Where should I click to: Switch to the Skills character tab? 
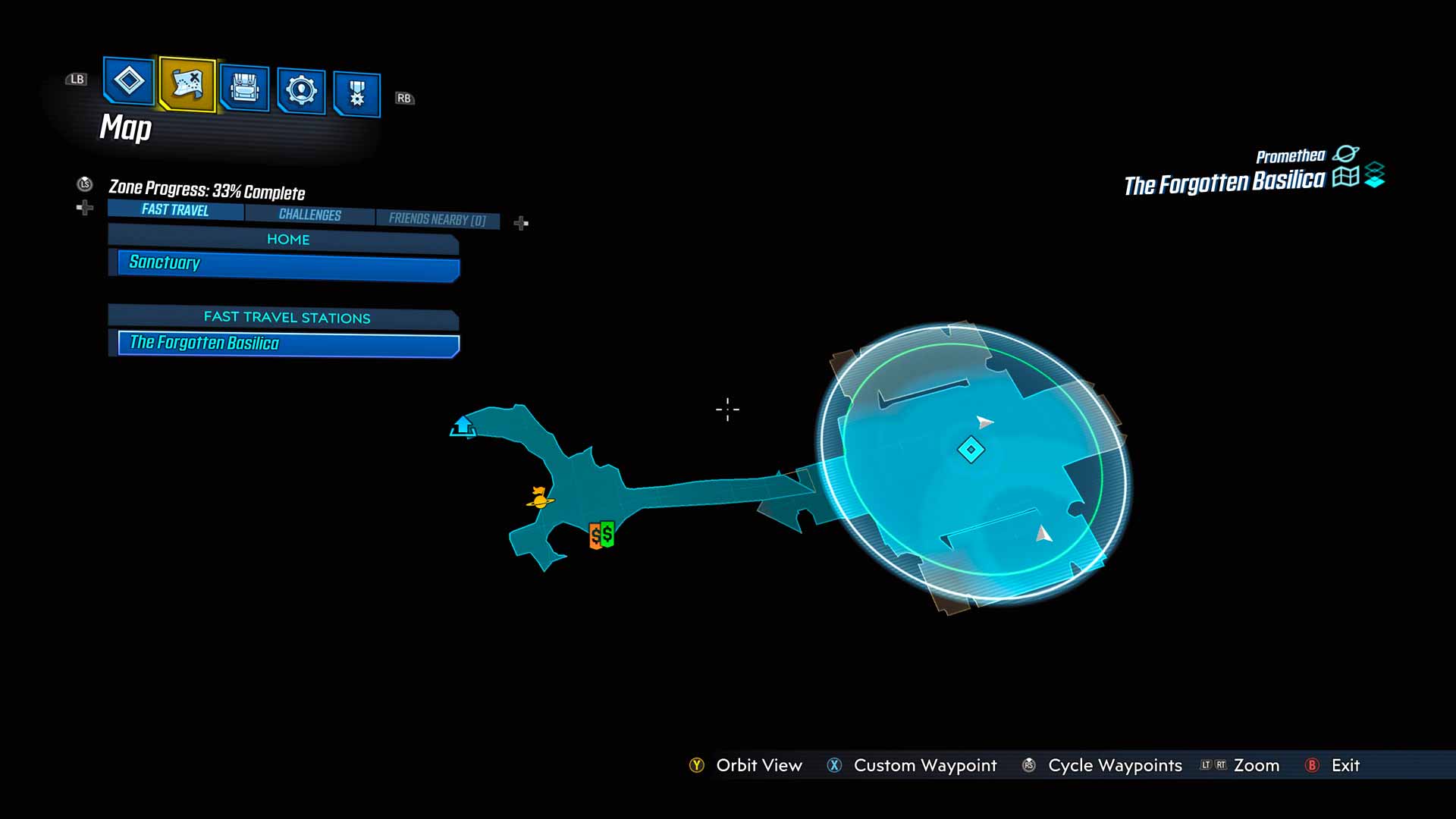(301, 91)
